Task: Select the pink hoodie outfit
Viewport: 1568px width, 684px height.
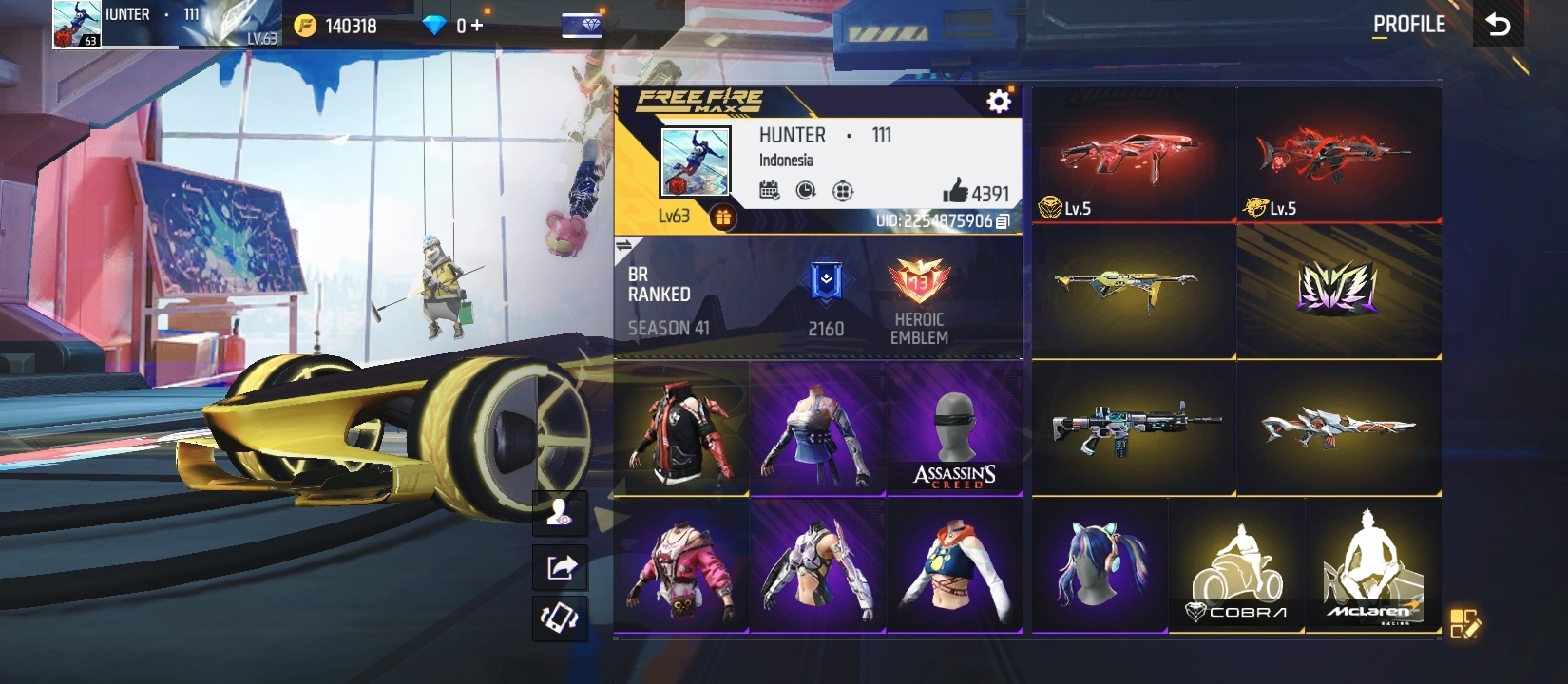Action: point(681,565)
